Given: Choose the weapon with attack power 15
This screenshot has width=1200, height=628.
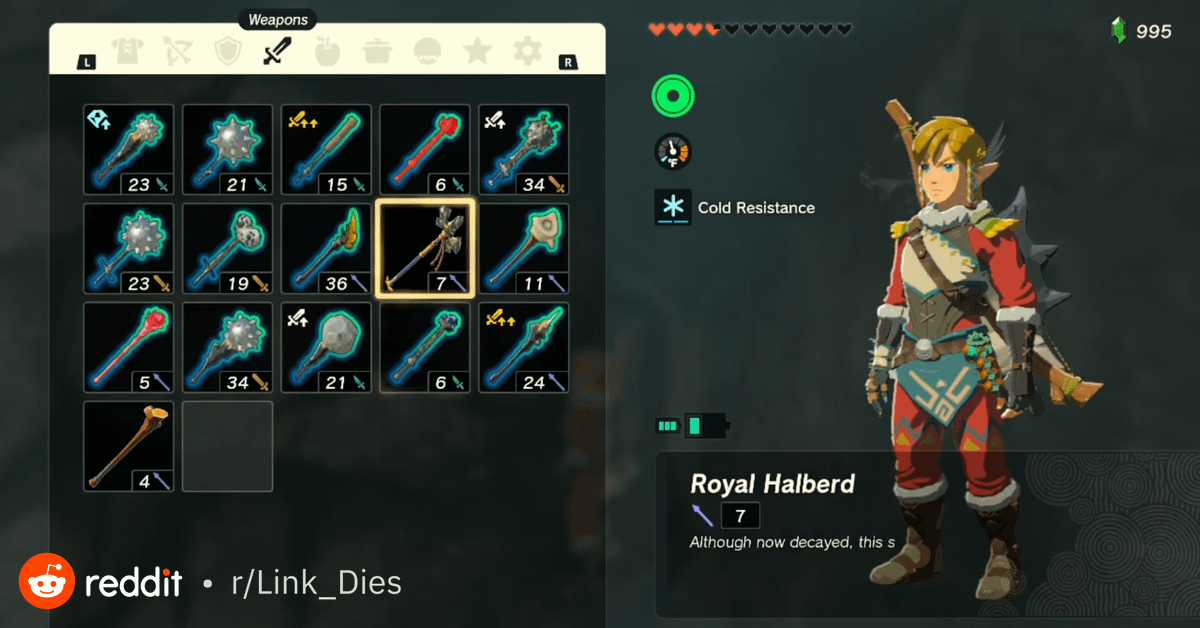Looking at the screenshot, I should click(326, 150).
